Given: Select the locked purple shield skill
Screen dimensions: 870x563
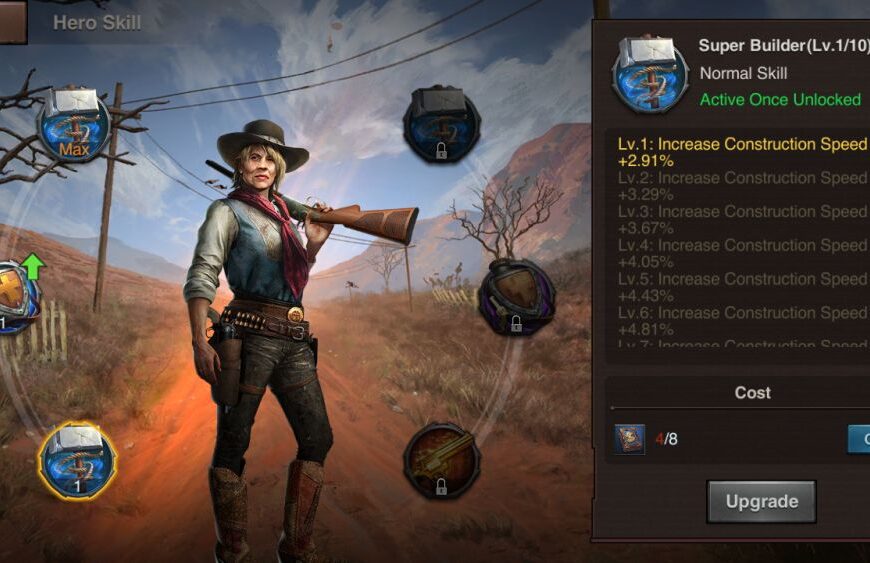Looking at the screenshot, I should [x=516, y=297].
